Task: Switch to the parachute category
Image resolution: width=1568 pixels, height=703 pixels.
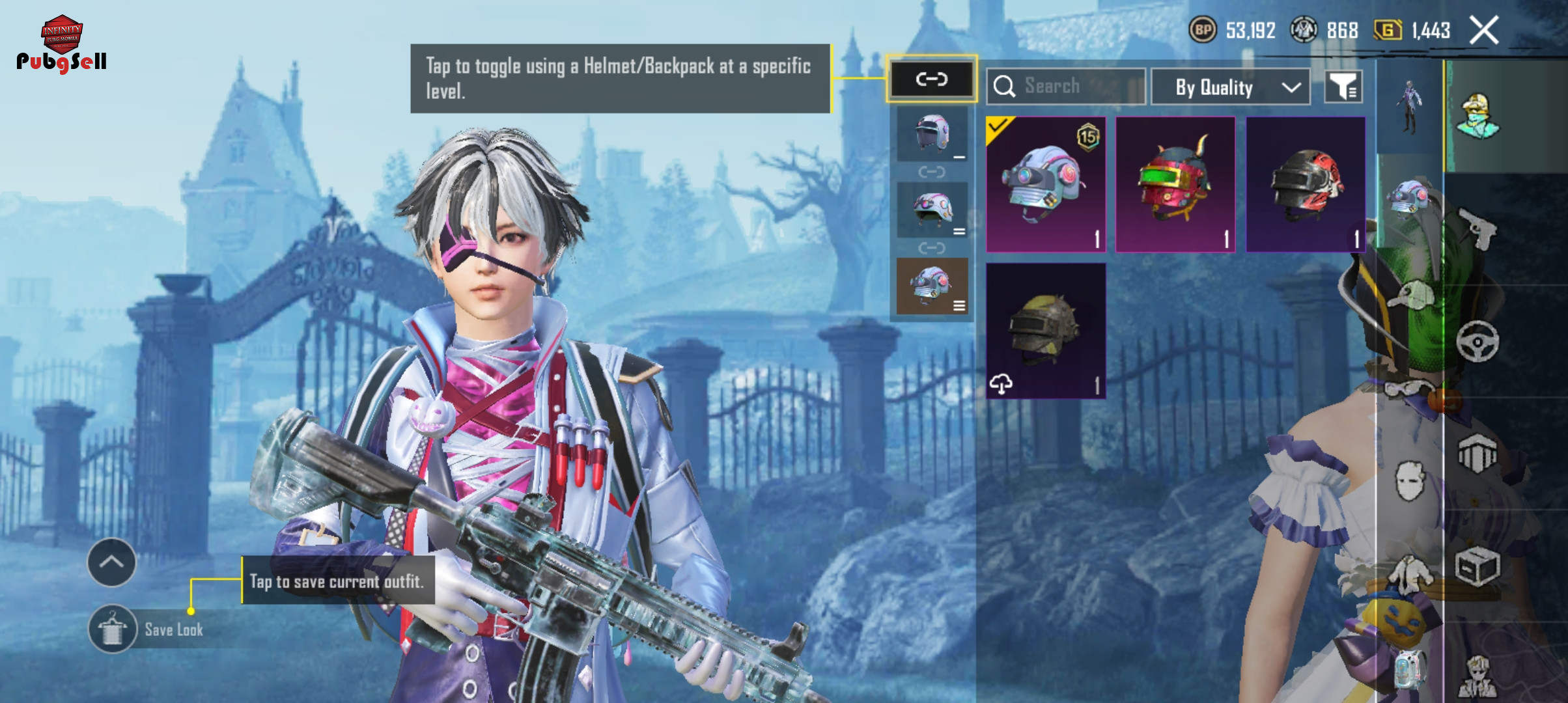Action: [x=1477, y=454]
